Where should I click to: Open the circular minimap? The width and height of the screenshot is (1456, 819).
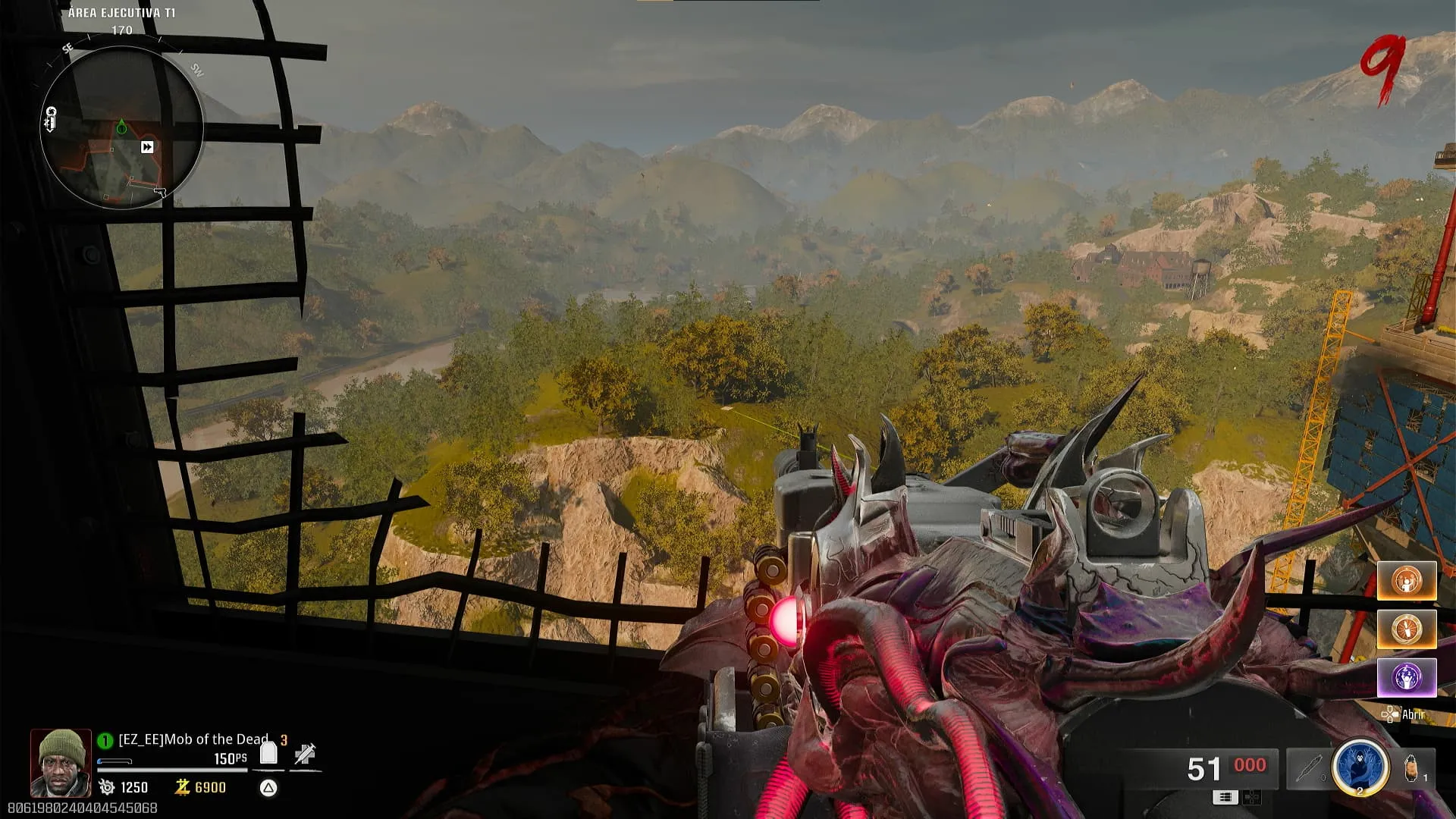(x=121, y=127)
